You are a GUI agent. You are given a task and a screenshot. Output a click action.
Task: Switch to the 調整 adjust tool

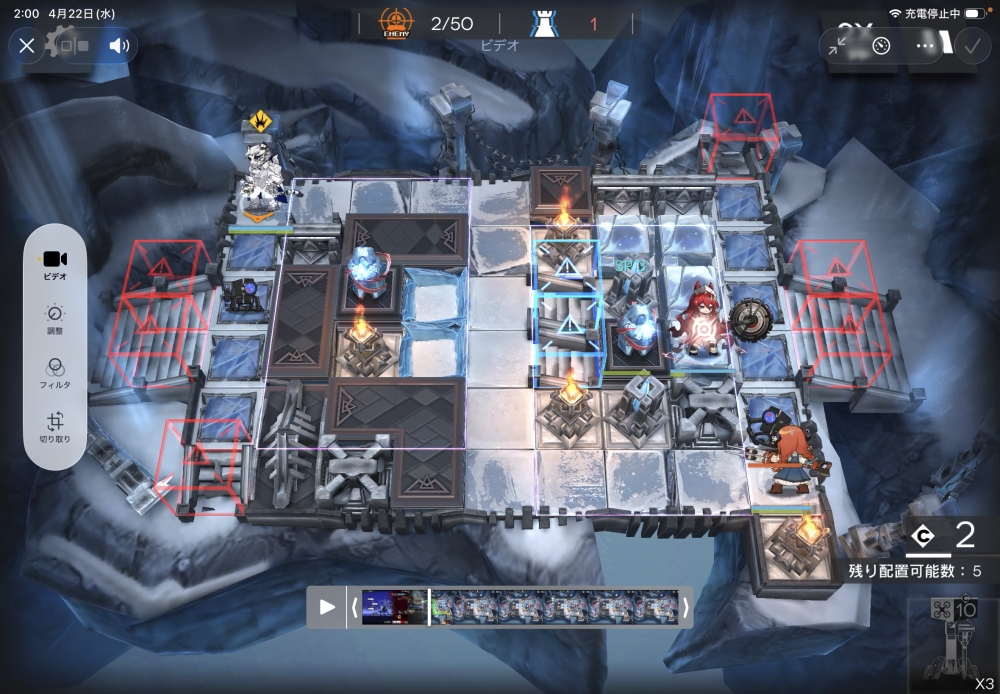tap(55, 320)
